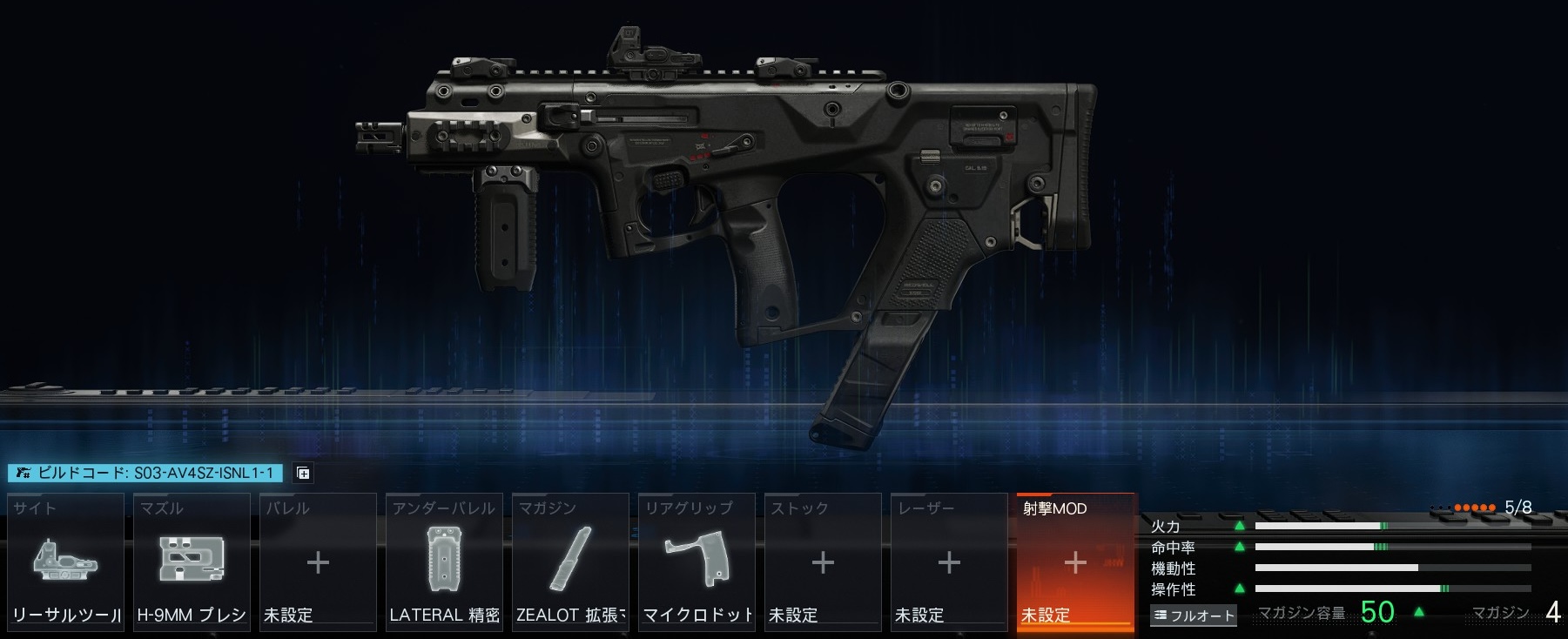Image resolution: width=1568 pixels, height=639 pixels.
Task: Add an attachment to the ストック slot
Action: coord(823,561)
